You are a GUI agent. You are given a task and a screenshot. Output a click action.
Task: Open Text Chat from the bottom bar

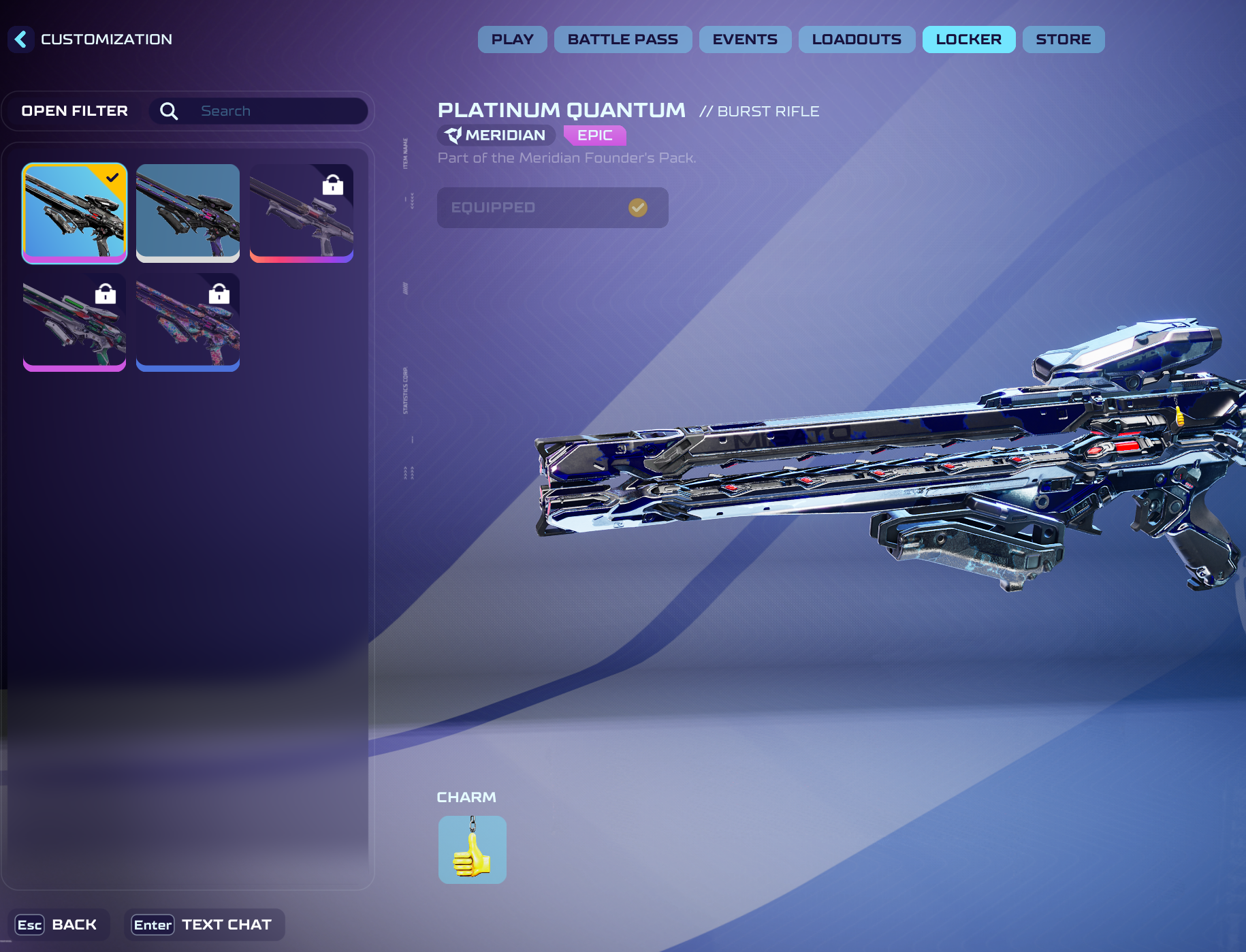click(204, 925)
